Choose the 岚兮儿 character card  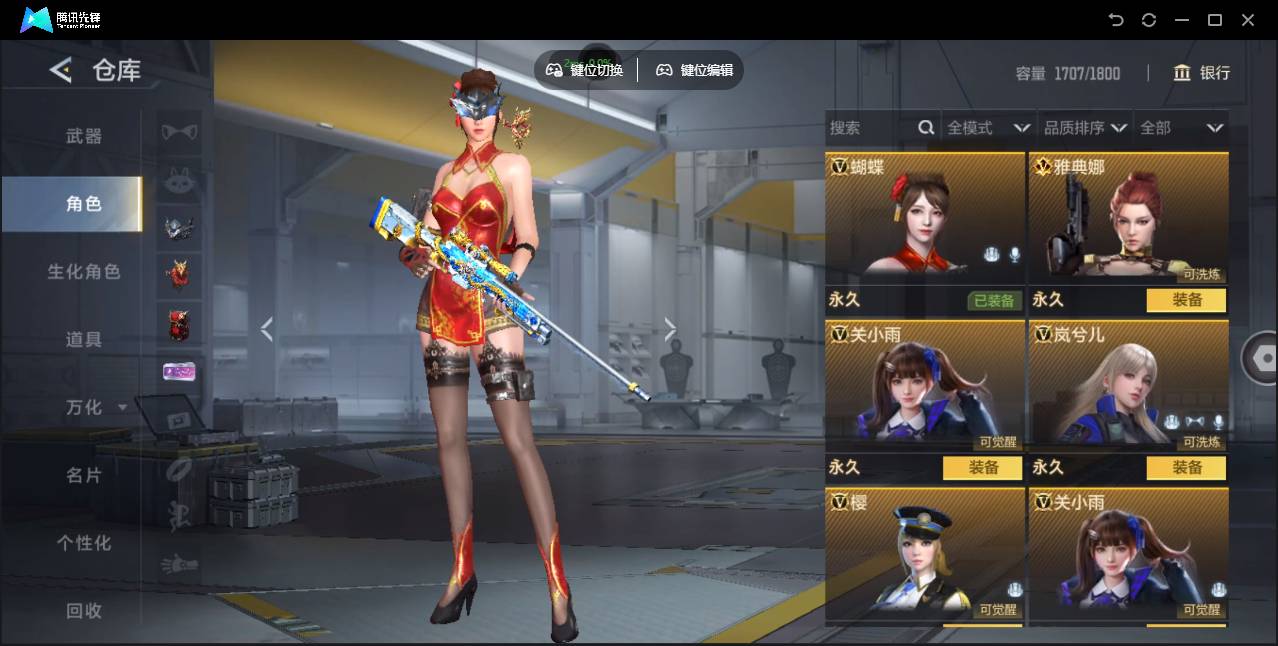point(1128,383)
